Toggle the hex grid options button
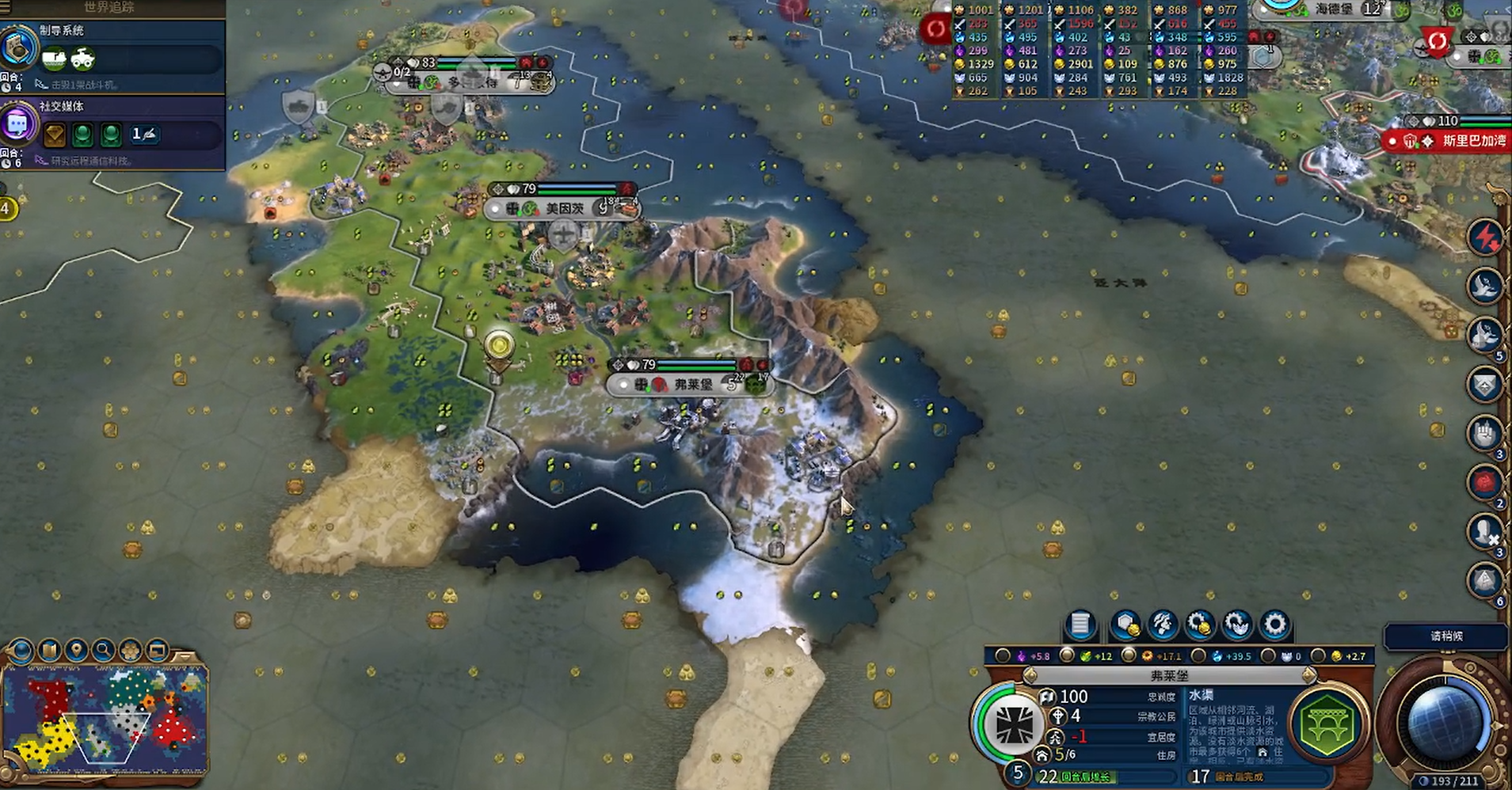 click(130, 651)
